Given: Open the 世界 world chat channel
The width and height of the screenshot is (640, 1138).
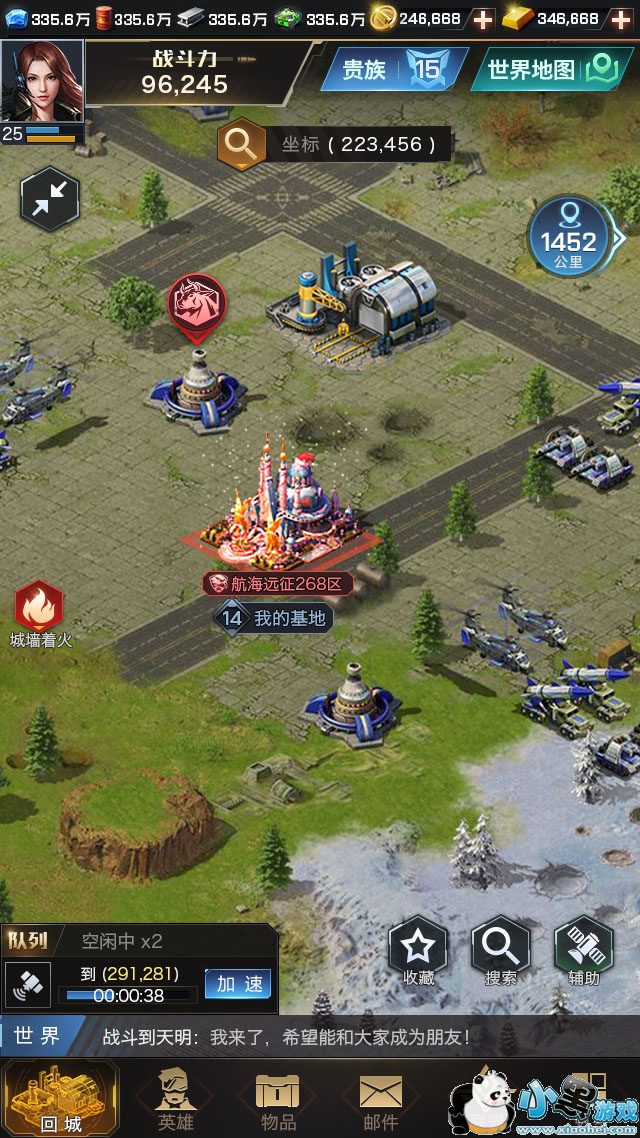Looking at the screenshot, I should point(37,1036).
